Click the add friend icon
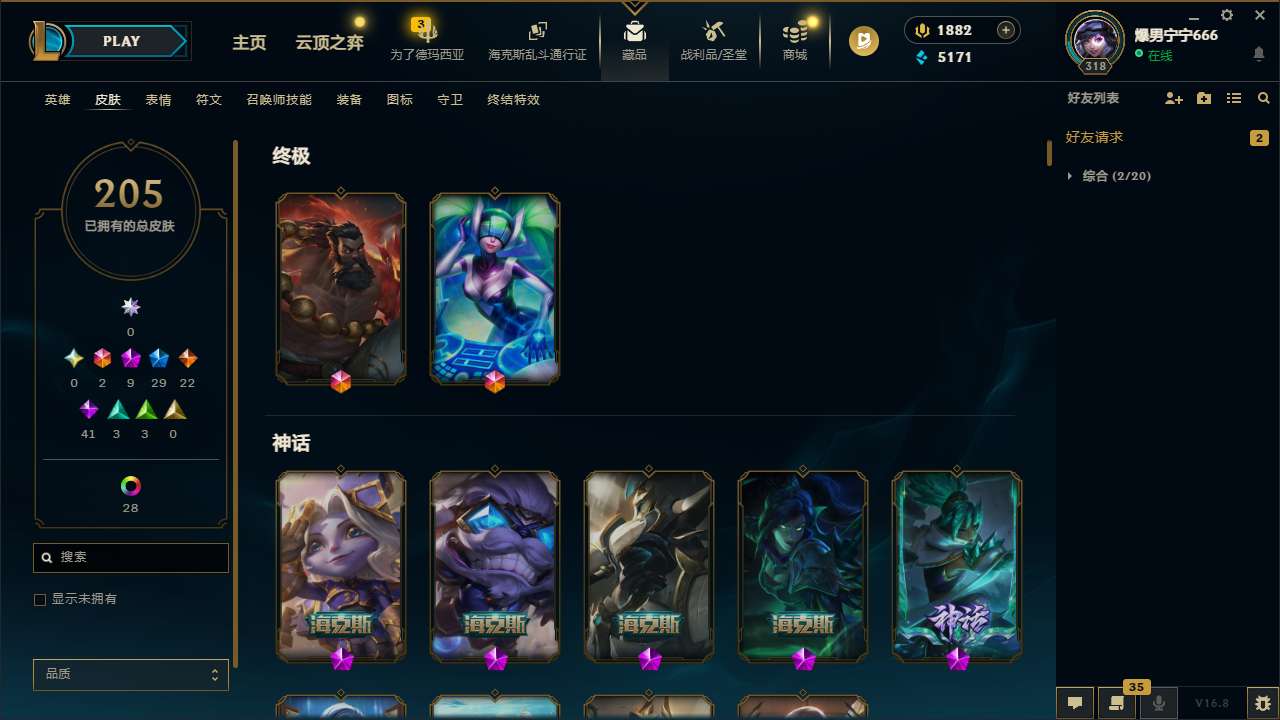 tap(1173, 98)
